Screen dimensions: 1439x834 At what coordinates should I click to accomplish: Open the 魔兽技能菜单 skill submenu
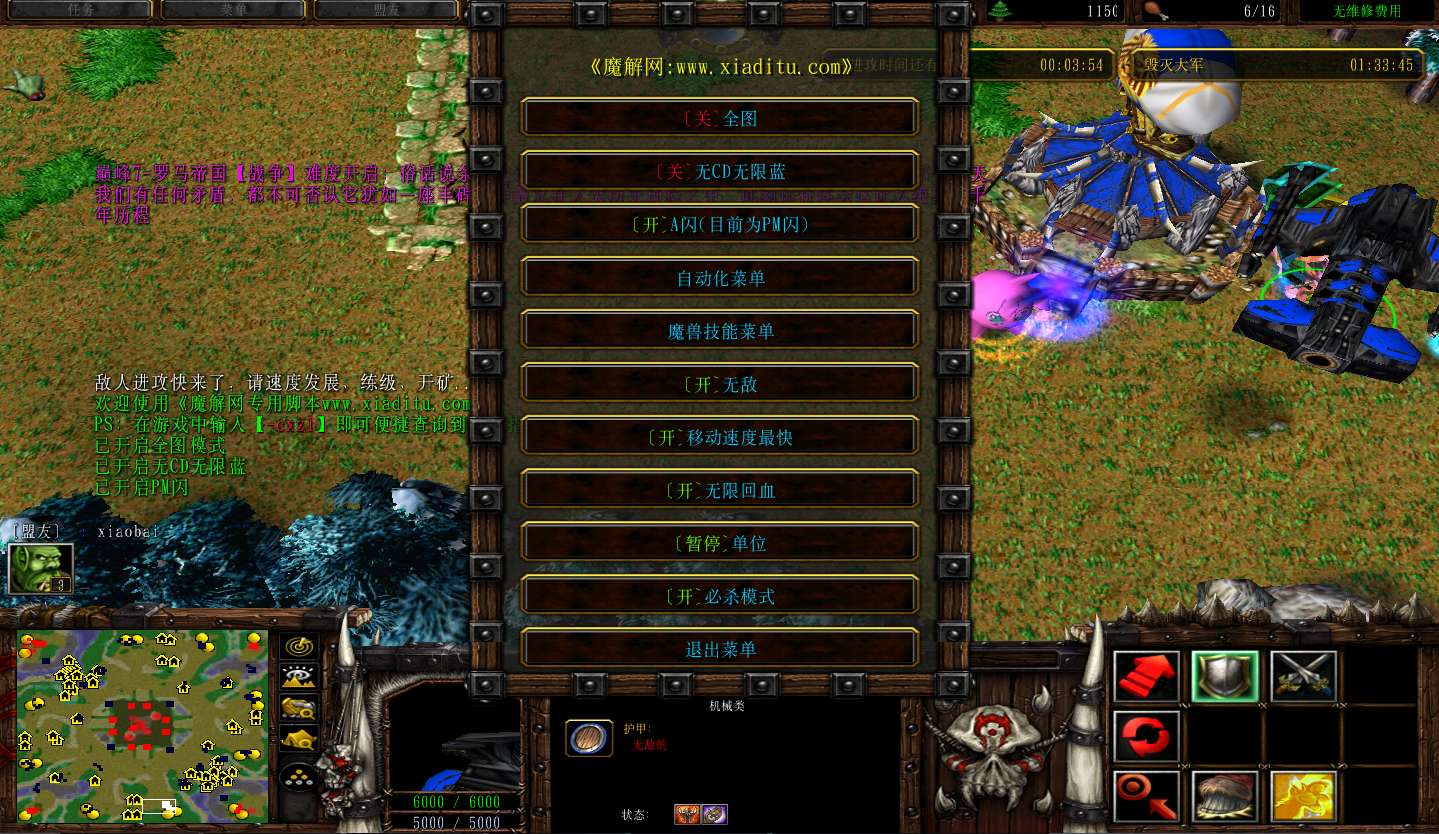[x=719, y=329]
